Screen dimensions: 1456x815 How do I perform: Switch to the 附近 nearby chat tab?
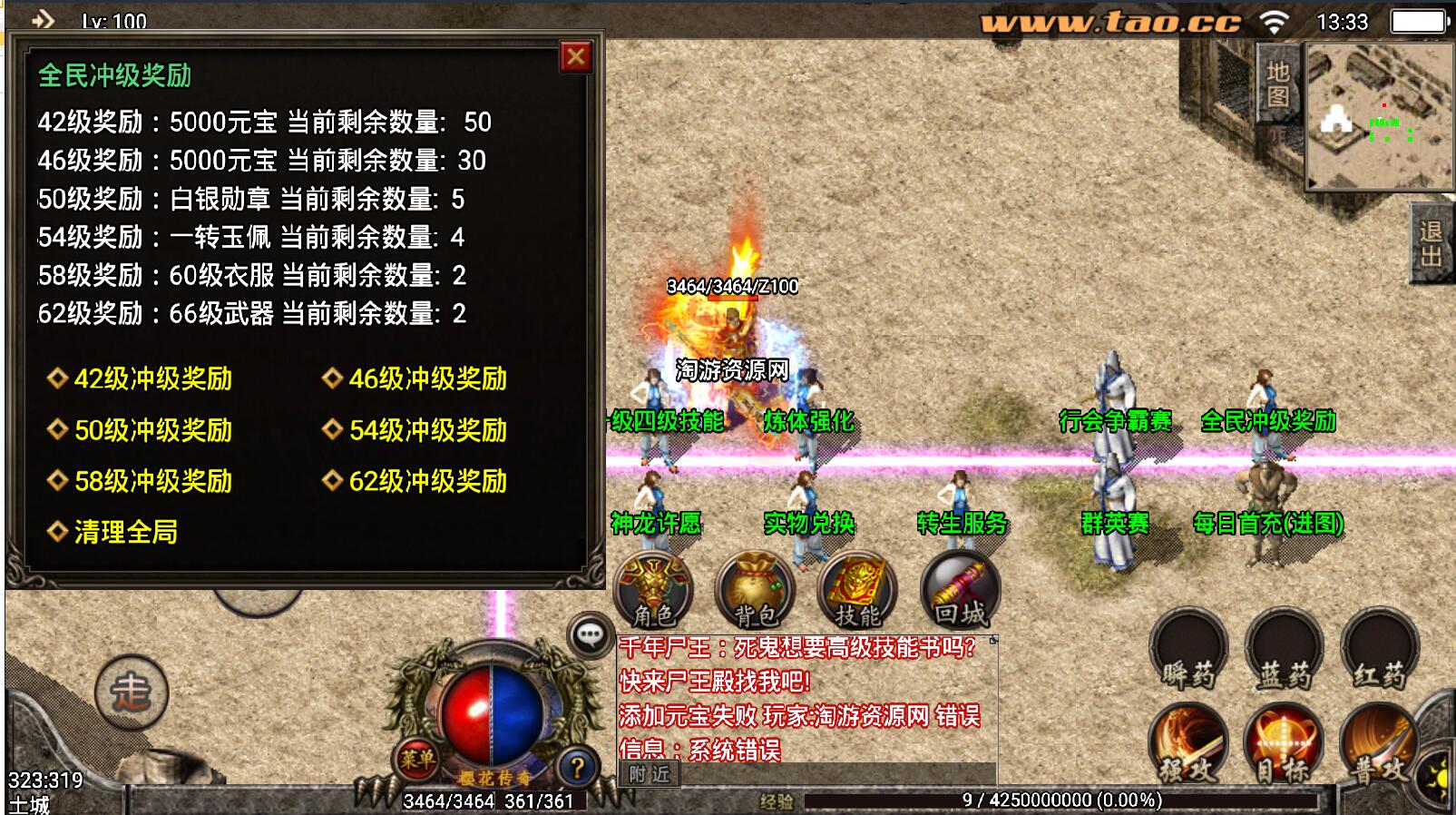(x=650, y=774)
